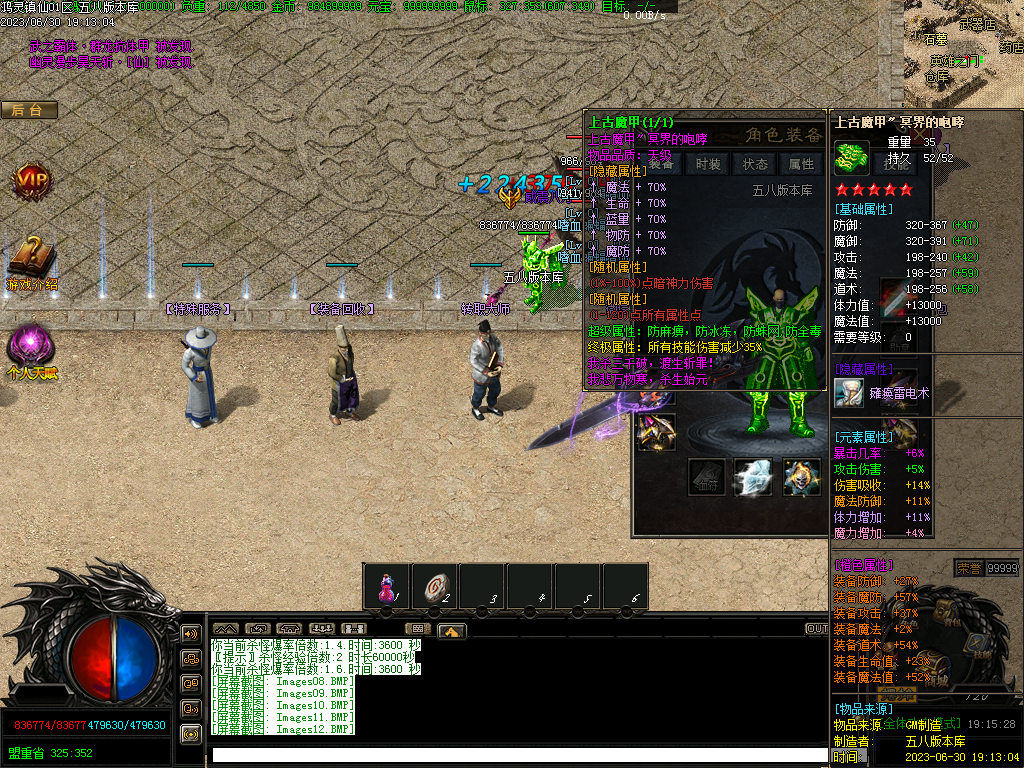
Task: Select the flaming skull equipment slot
Action: [802, 478]
